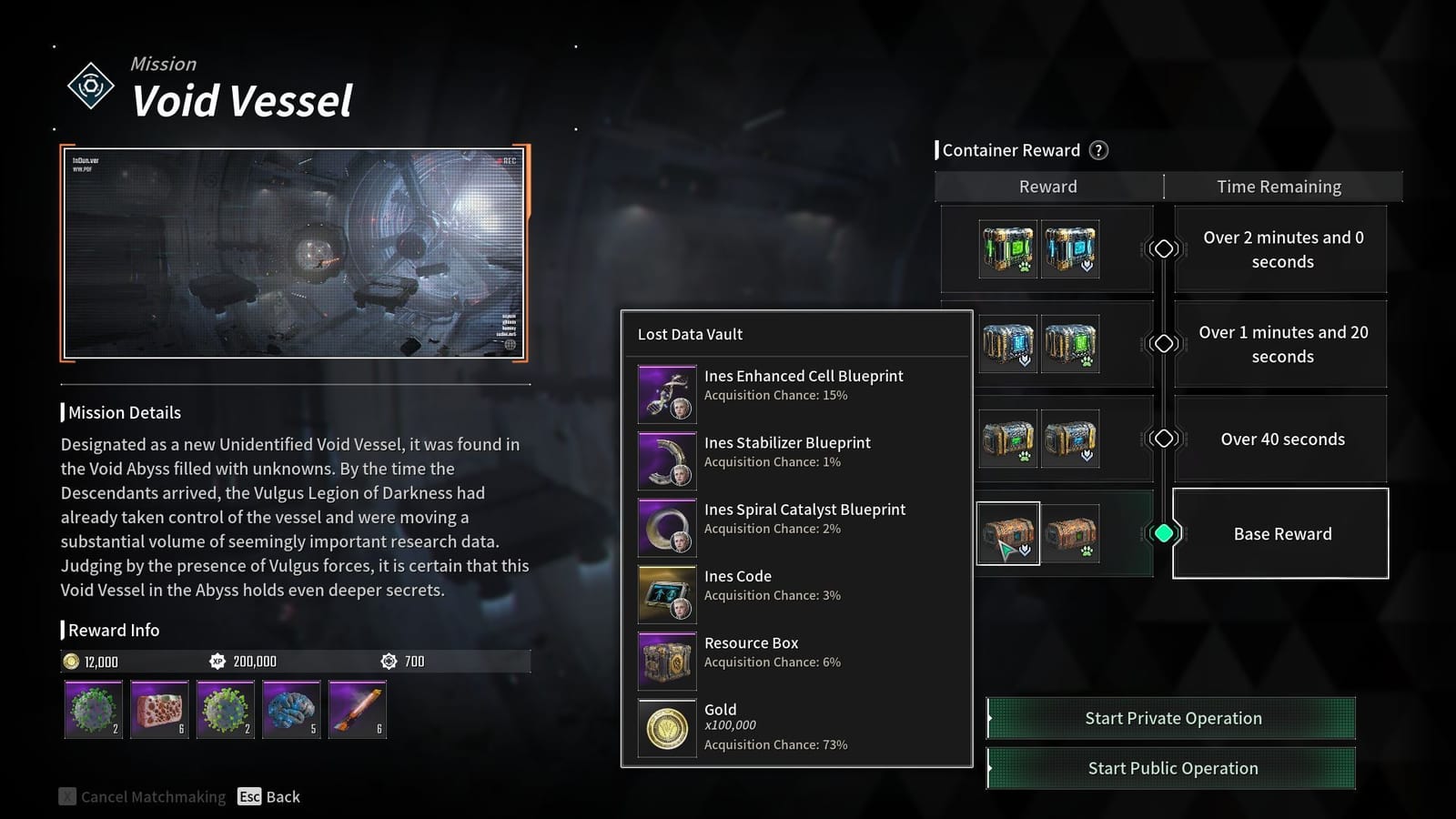This screenshot has width=1456, height=819.
Task: Click the Reward column header
Action: click(x=1048, y=186)
